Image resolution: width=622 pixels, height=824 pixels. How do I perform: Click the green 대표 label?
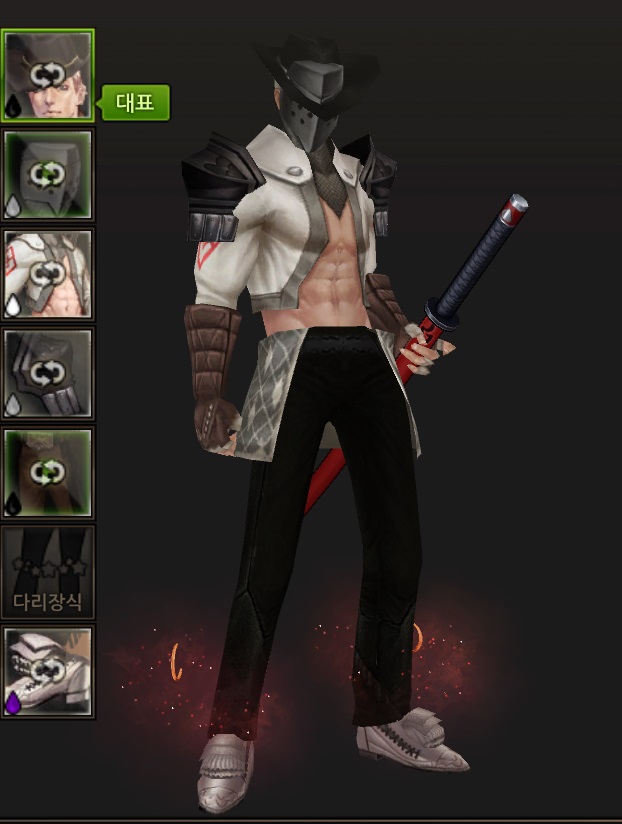[x=135, y=103]
